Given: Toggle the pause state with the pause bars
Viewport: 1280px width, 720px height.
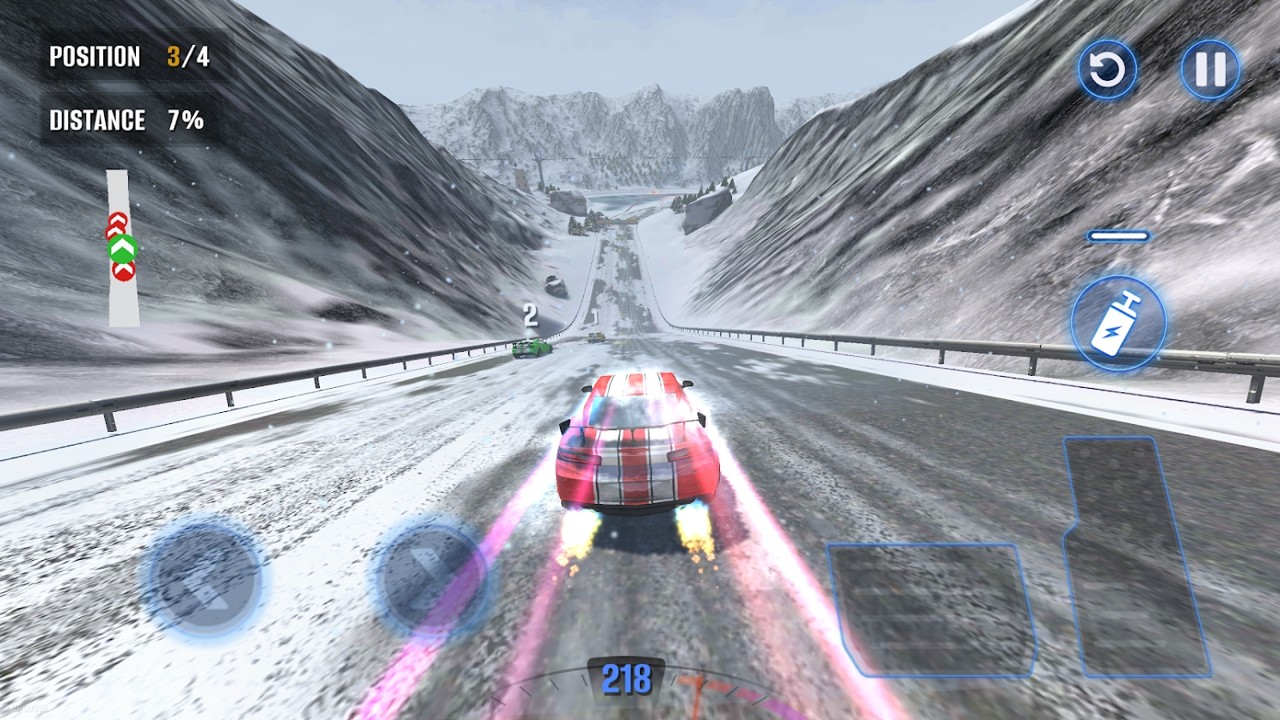Looking at the screenshot, I should coord(1210,68).
